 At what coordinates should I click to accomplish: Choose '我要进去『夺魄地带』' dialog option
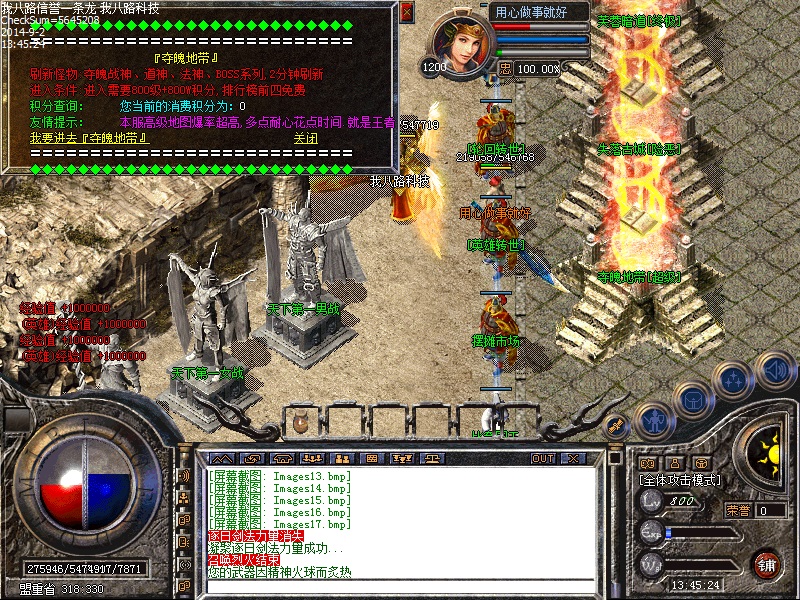pyautogui.click(x=89, y=138)
